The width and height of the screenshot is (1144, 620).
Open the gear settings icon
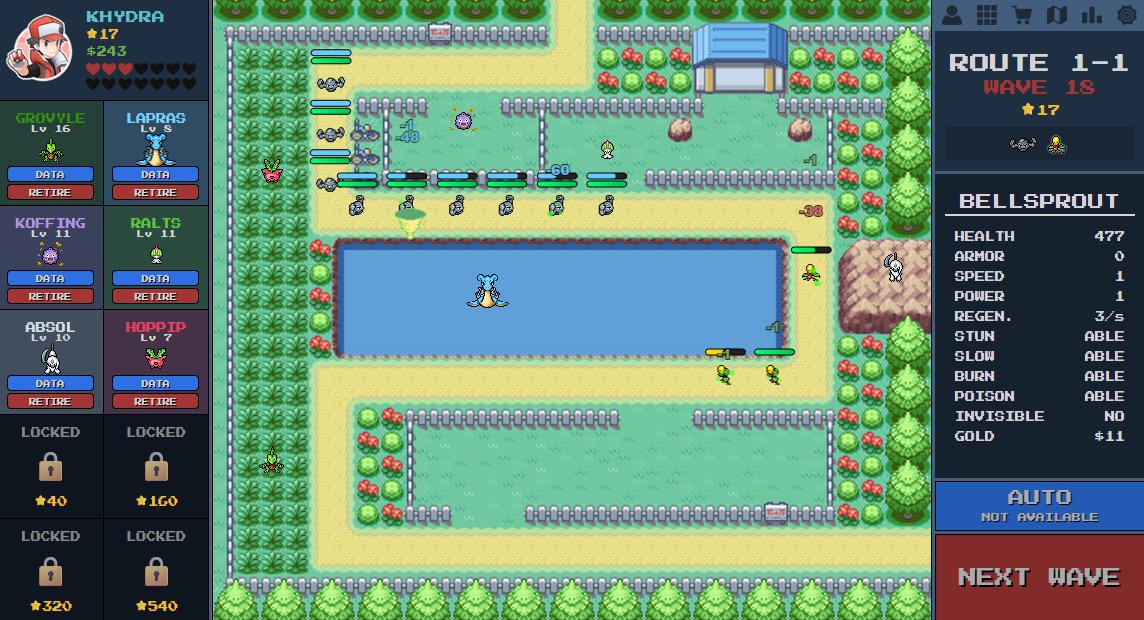(1126, 15)
